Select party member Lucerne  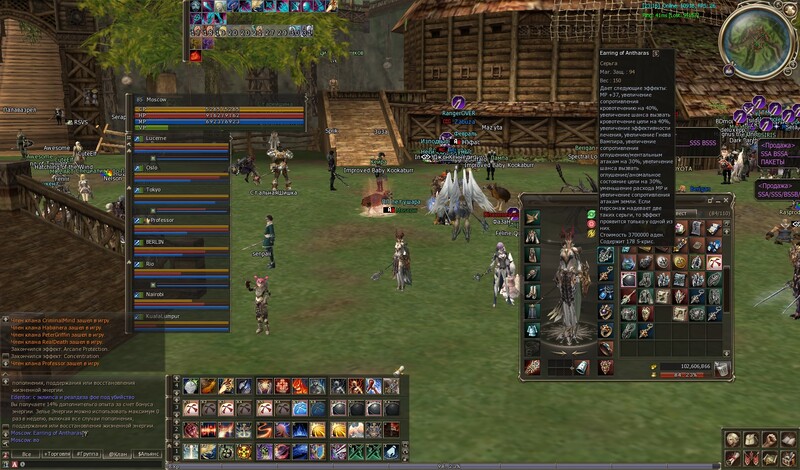pyautogui.click(x=160, y=138)
